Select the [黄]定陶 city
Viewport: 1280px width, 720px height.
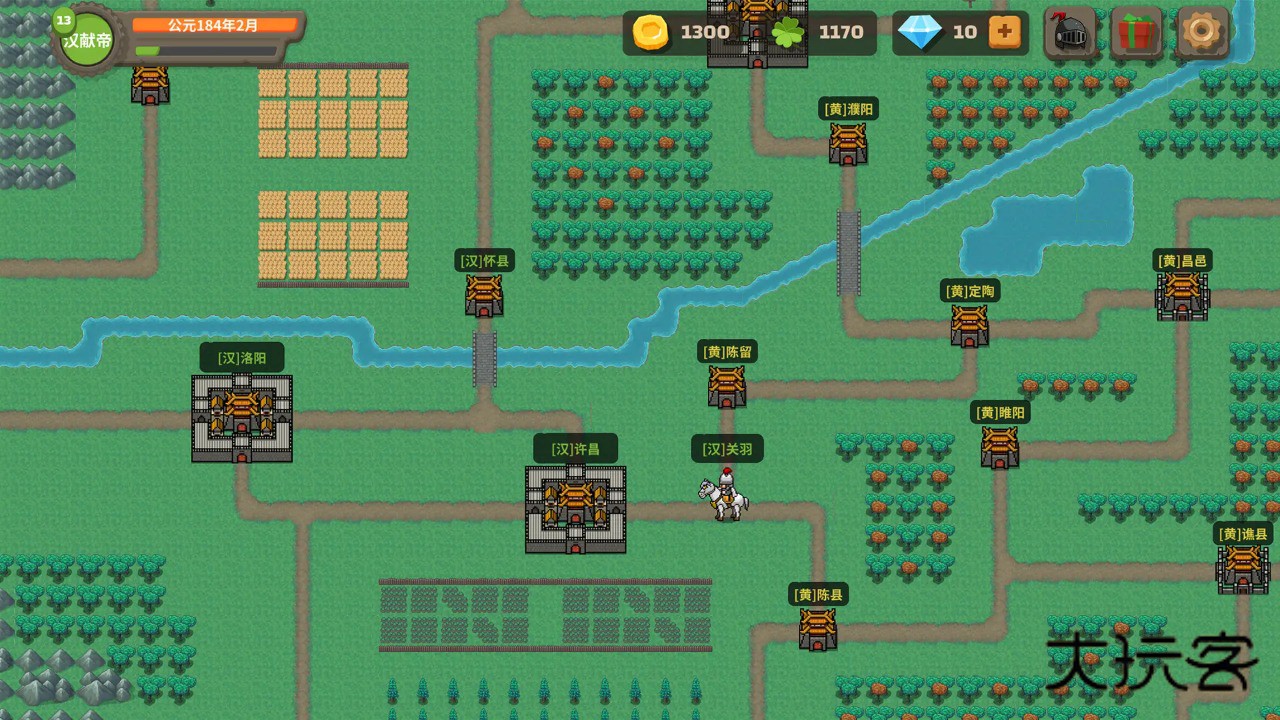pyautogui.click(x=969, y=323)
